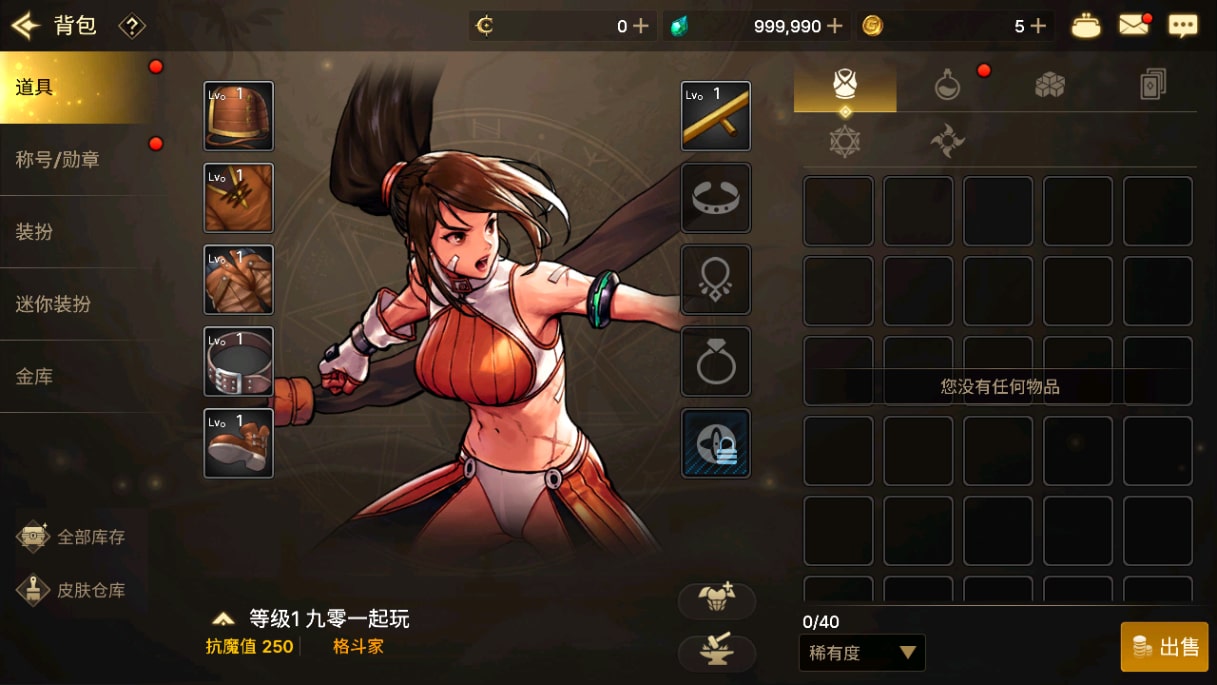This screenshot has width=1217, height=685.
Task: Open the 全部库存 all inventory view
Action: click(x=74, y=537)
